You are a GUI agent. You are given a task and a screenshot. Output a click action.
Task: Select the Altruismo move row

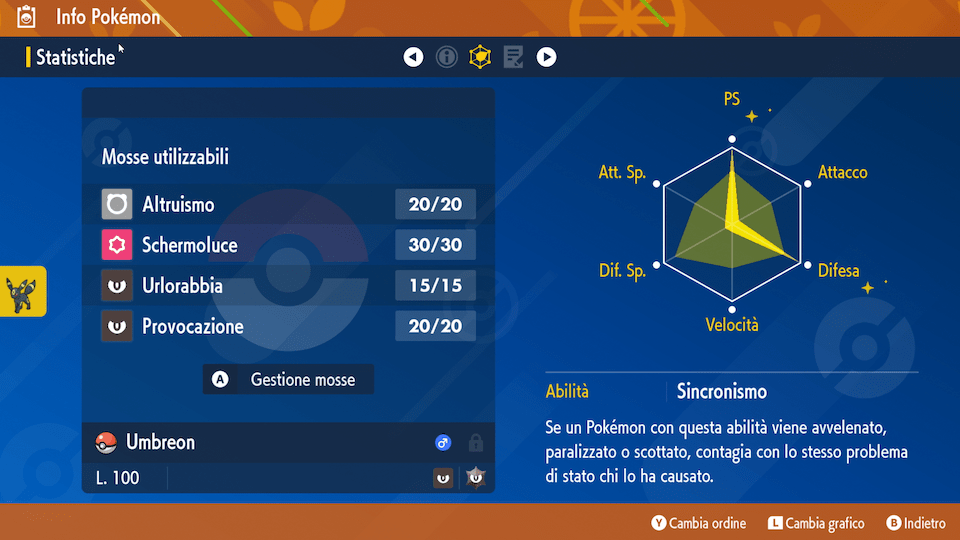pos(288,205)
